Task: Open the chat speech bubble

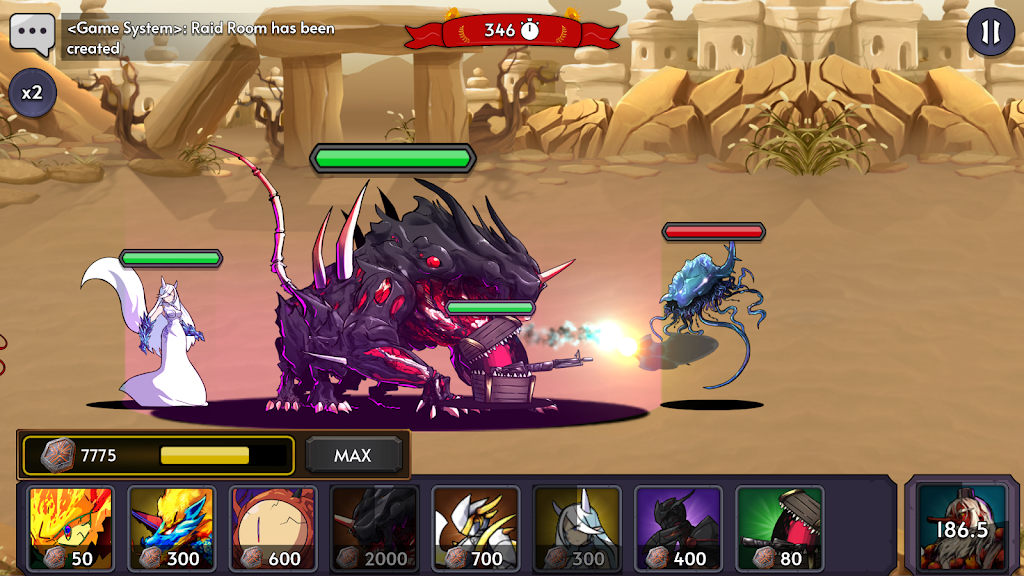Action: point(32,34)
